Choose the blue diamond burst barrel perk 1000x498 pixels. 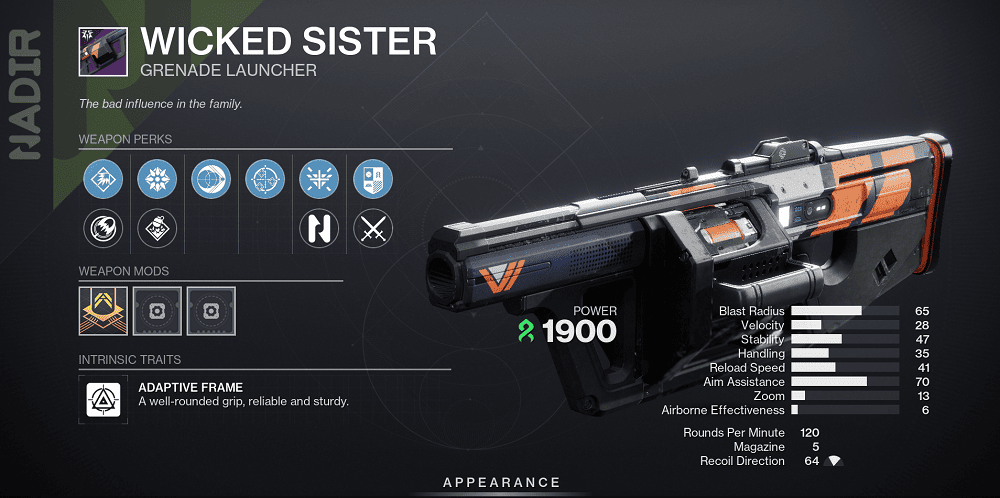(102, 180)
